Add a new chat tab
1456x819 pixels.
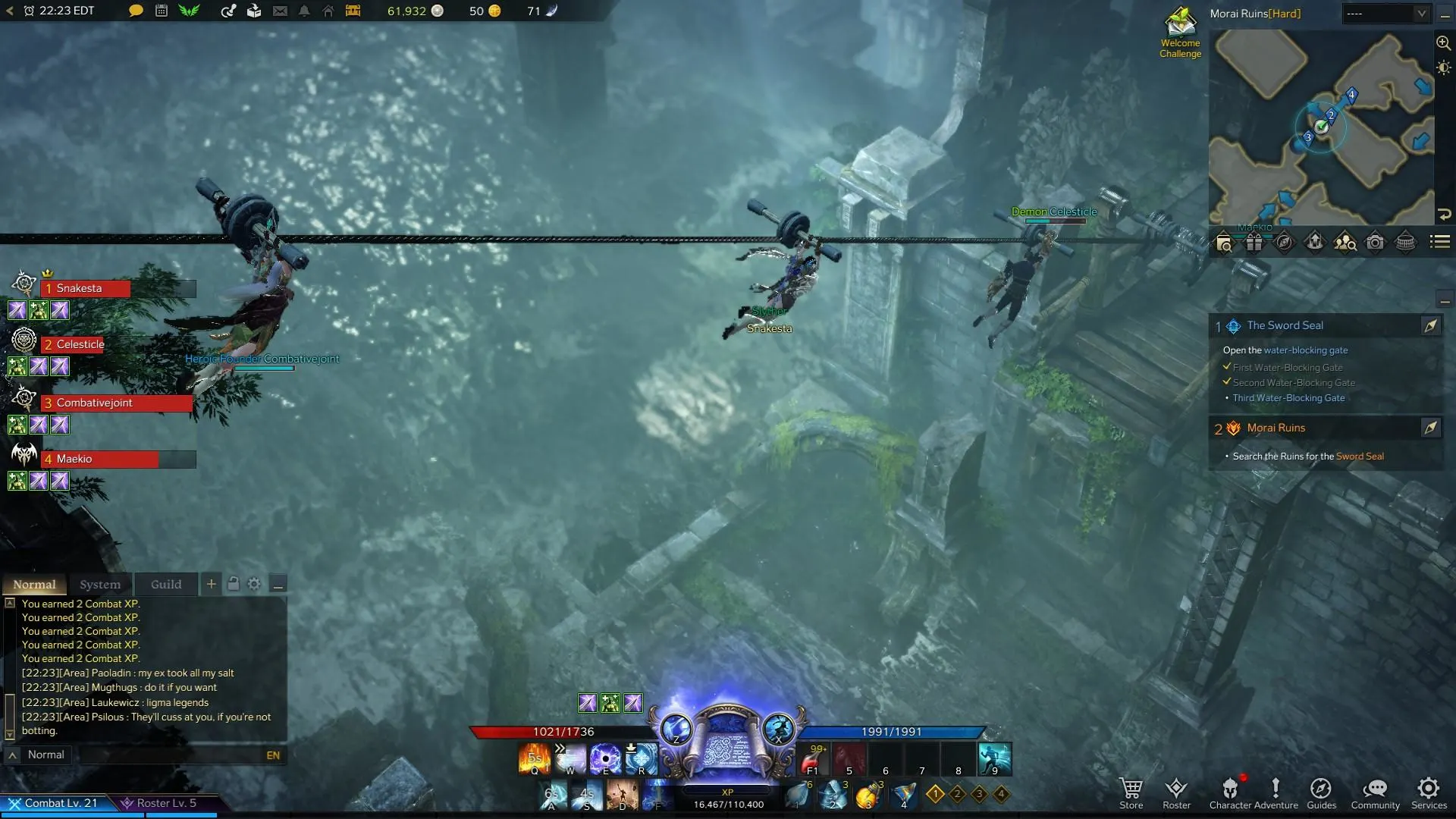[x=211, y=583]
